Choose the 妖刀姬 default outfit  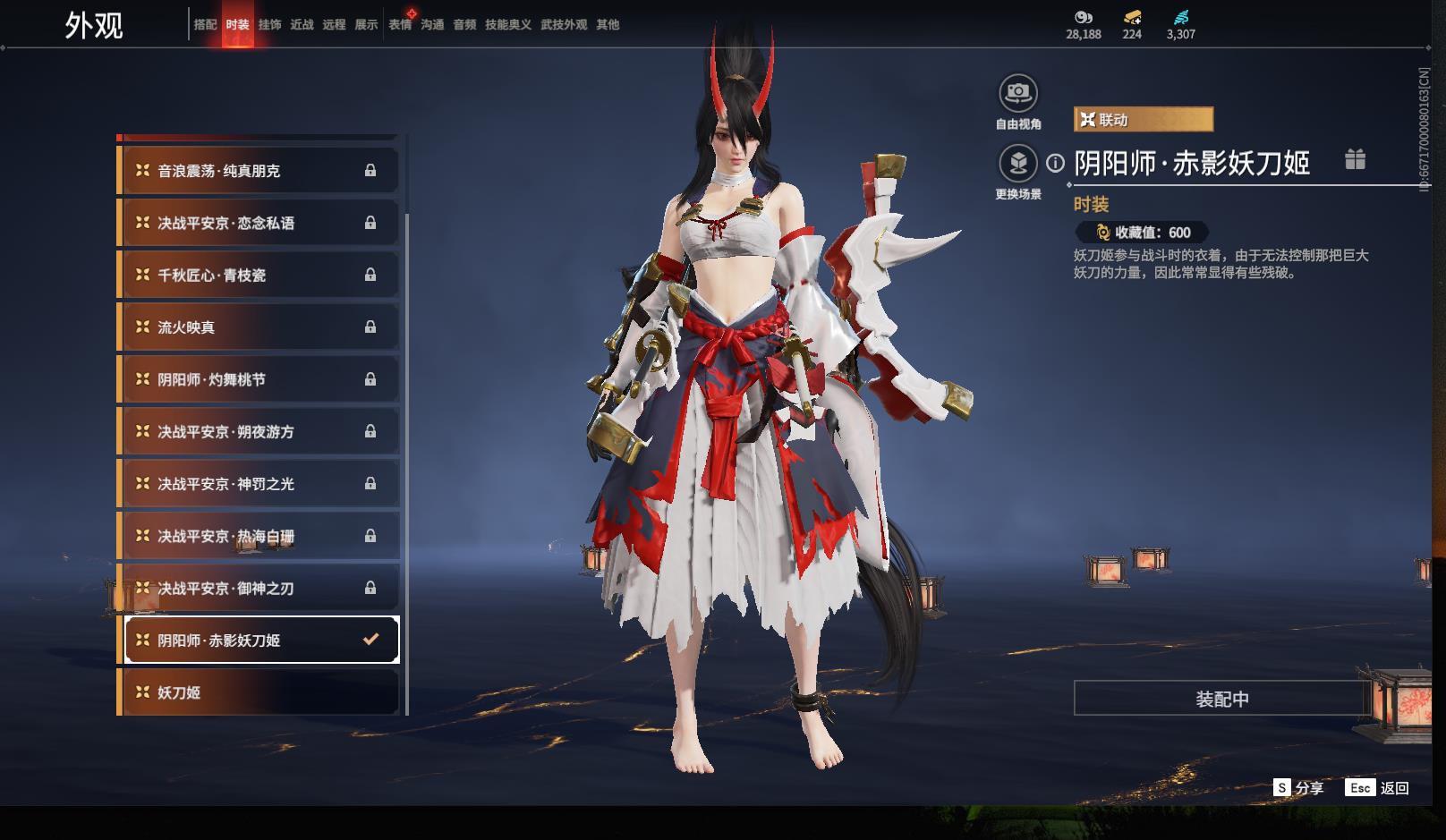click(259, 692)
